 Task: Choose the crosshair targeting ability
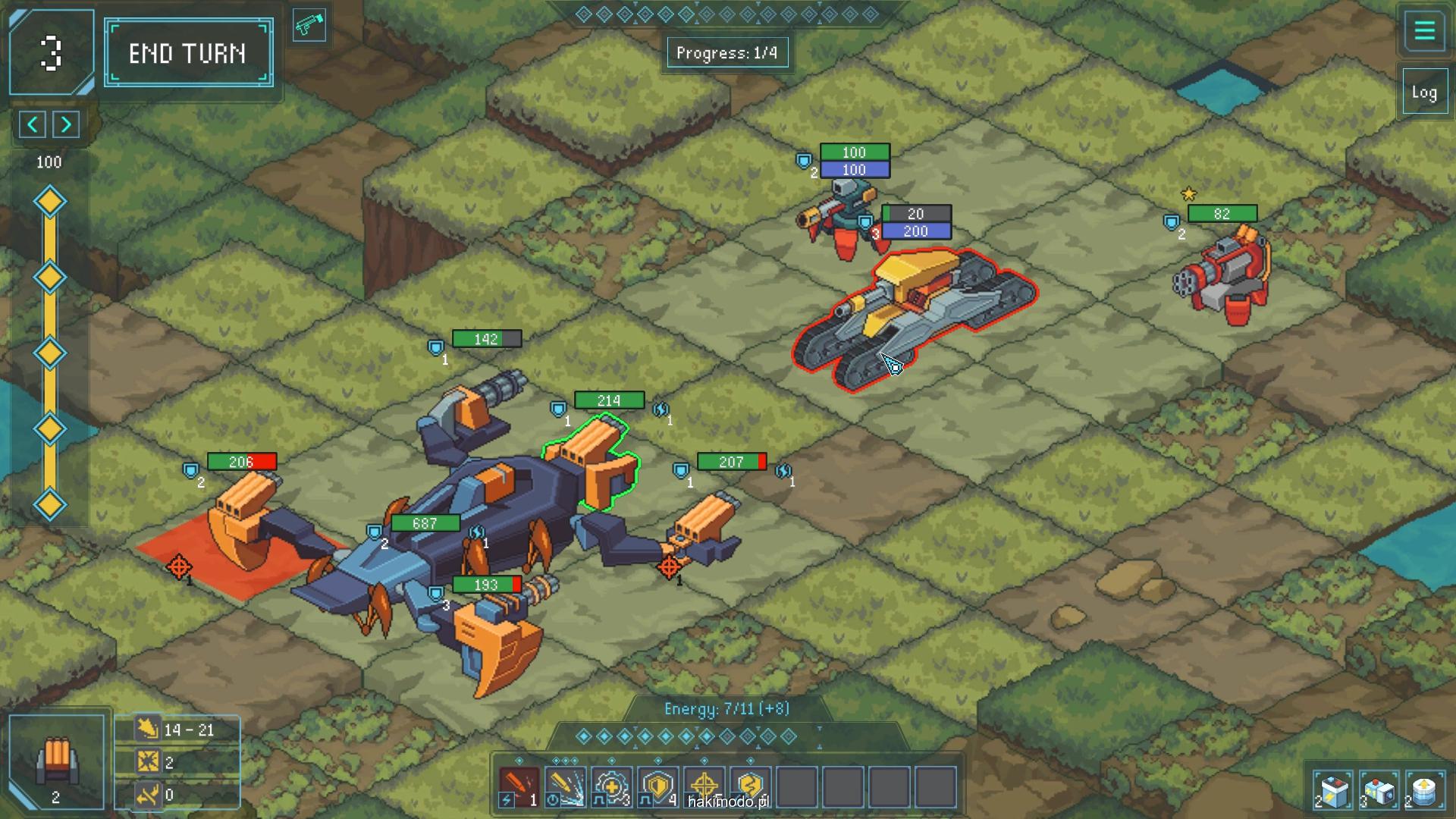click(x=704, y=786)
